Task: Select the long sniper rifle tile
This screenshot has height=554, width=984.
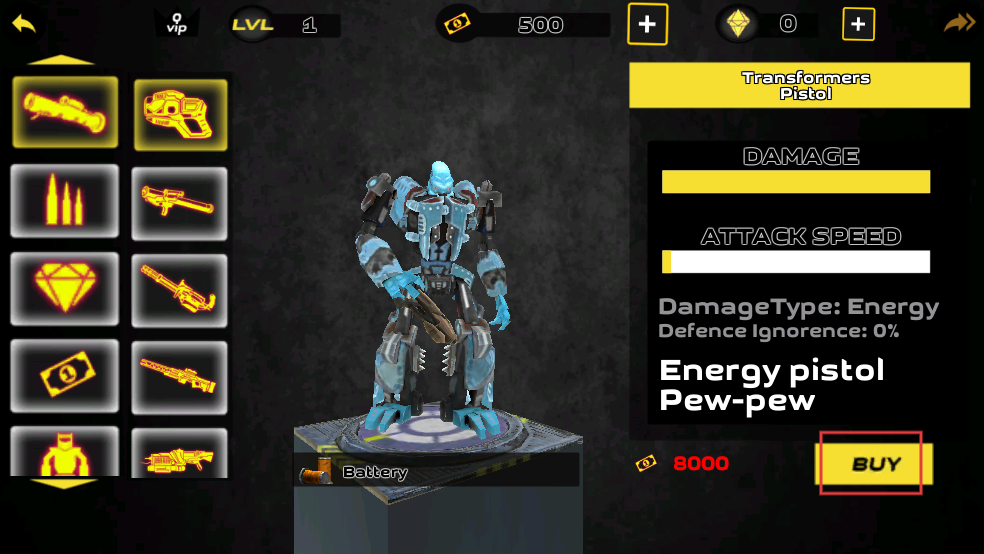Action: (180, 377)
